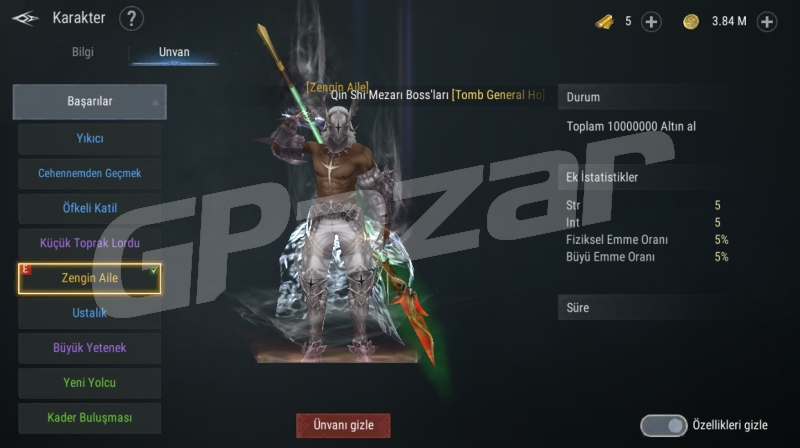Click the Ünvanı gizle button

click(x=343, y=425)
